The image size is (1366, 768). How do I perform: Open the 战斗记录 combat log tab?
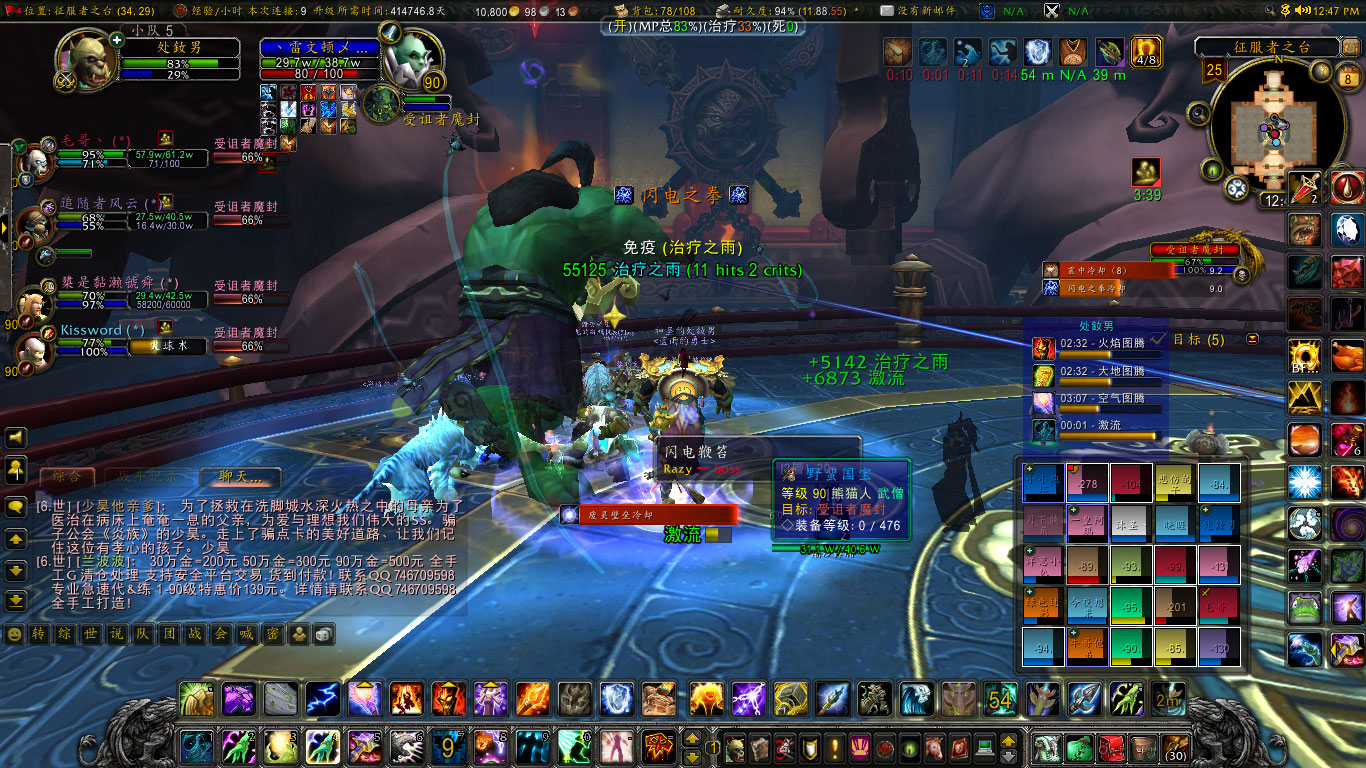pos(146,477)
